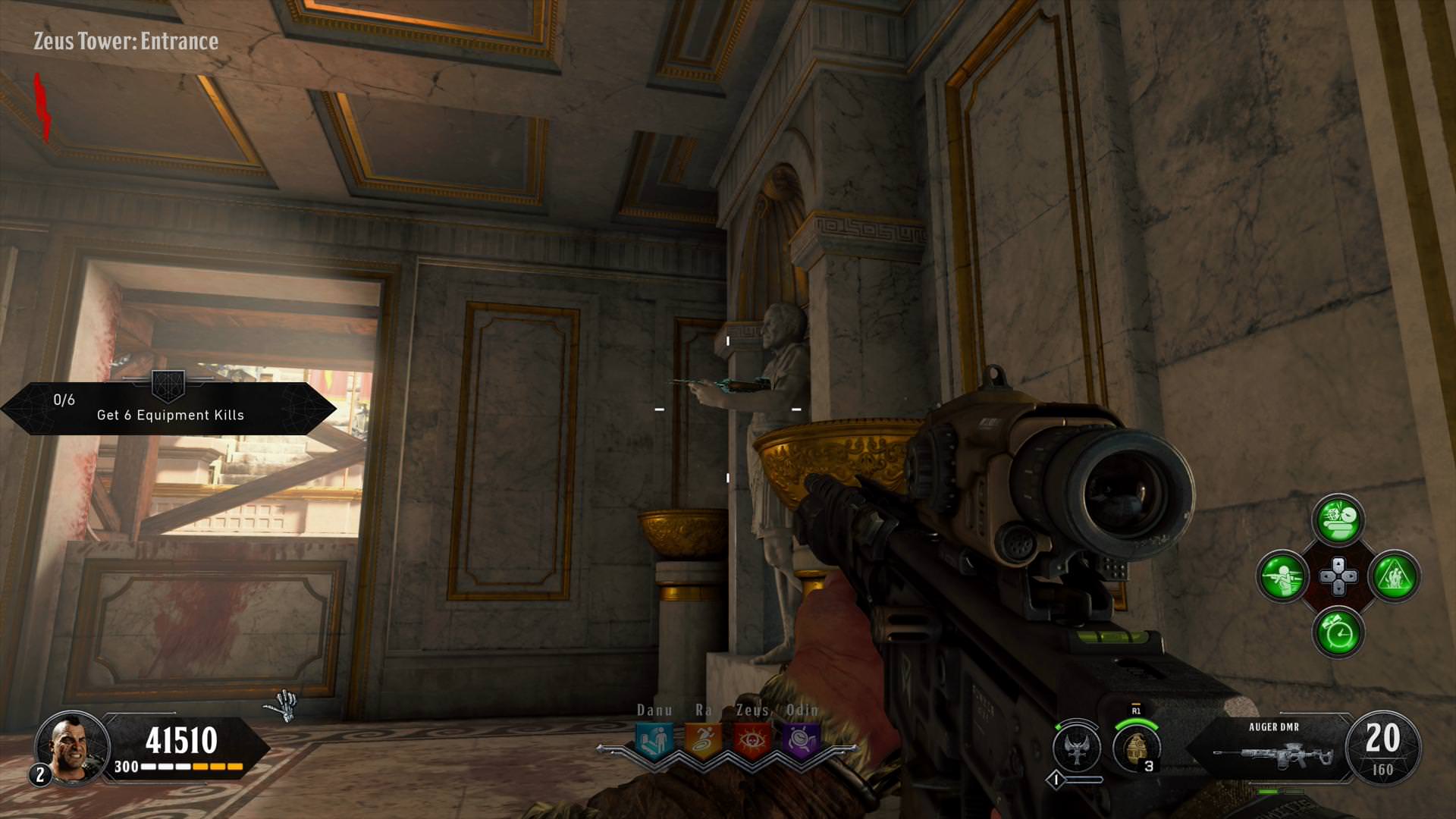Select the winged special weapon icon
The image size is (1456, 819).
pyautogui.click(x=1077, y=747)
